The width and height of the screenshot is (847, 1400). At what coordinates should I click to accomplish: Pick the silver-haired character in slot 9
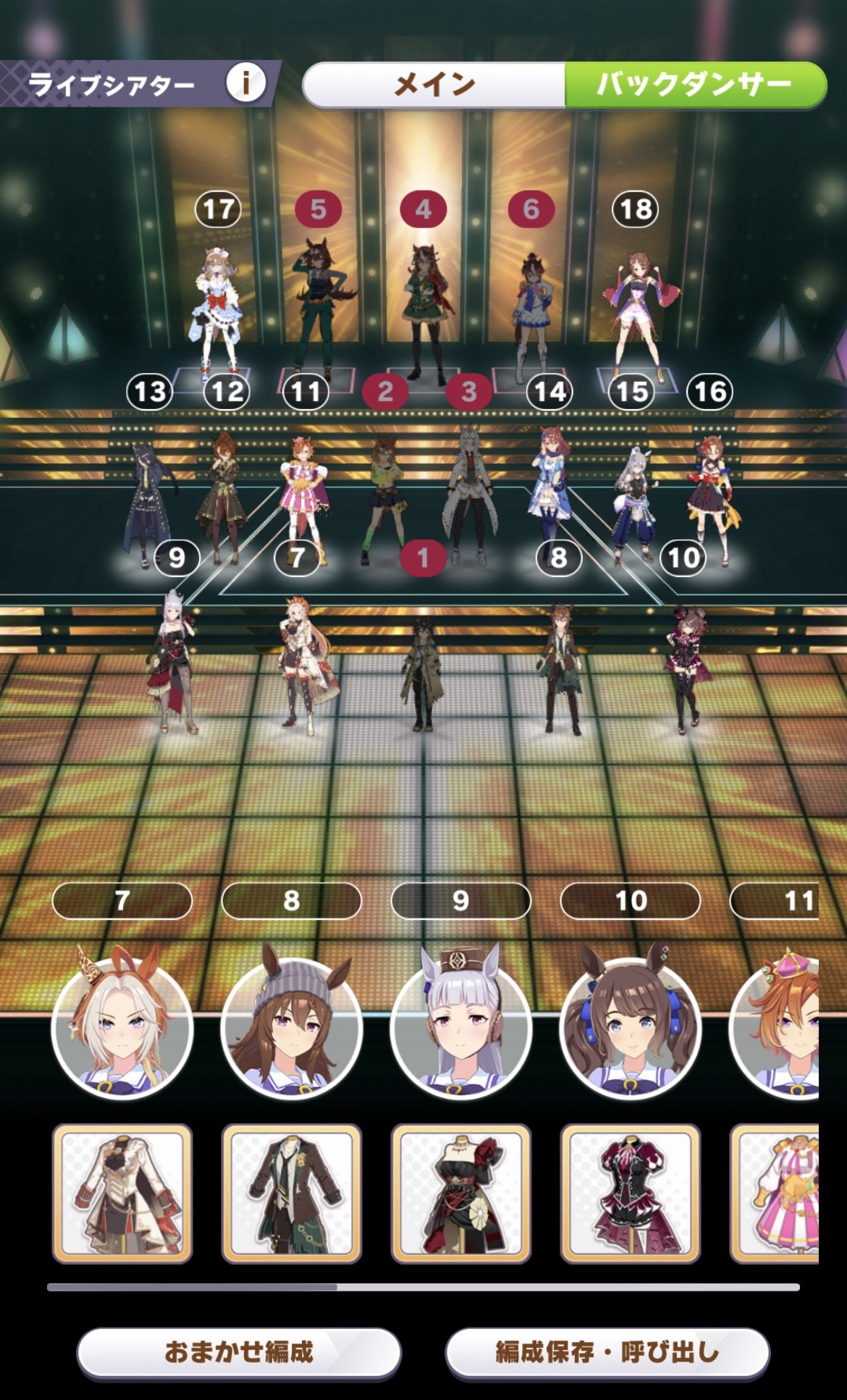pos(461,1028)
